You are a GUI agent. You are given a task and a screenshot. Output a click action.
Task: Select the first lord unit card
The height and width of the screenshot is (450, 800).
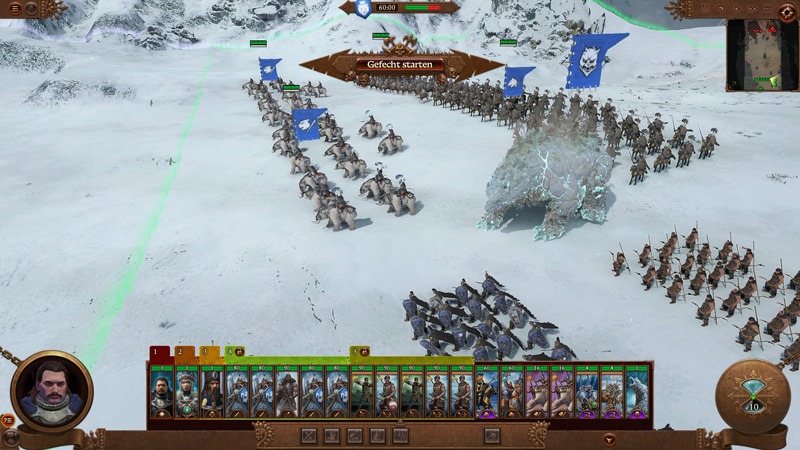coord(162,393)
